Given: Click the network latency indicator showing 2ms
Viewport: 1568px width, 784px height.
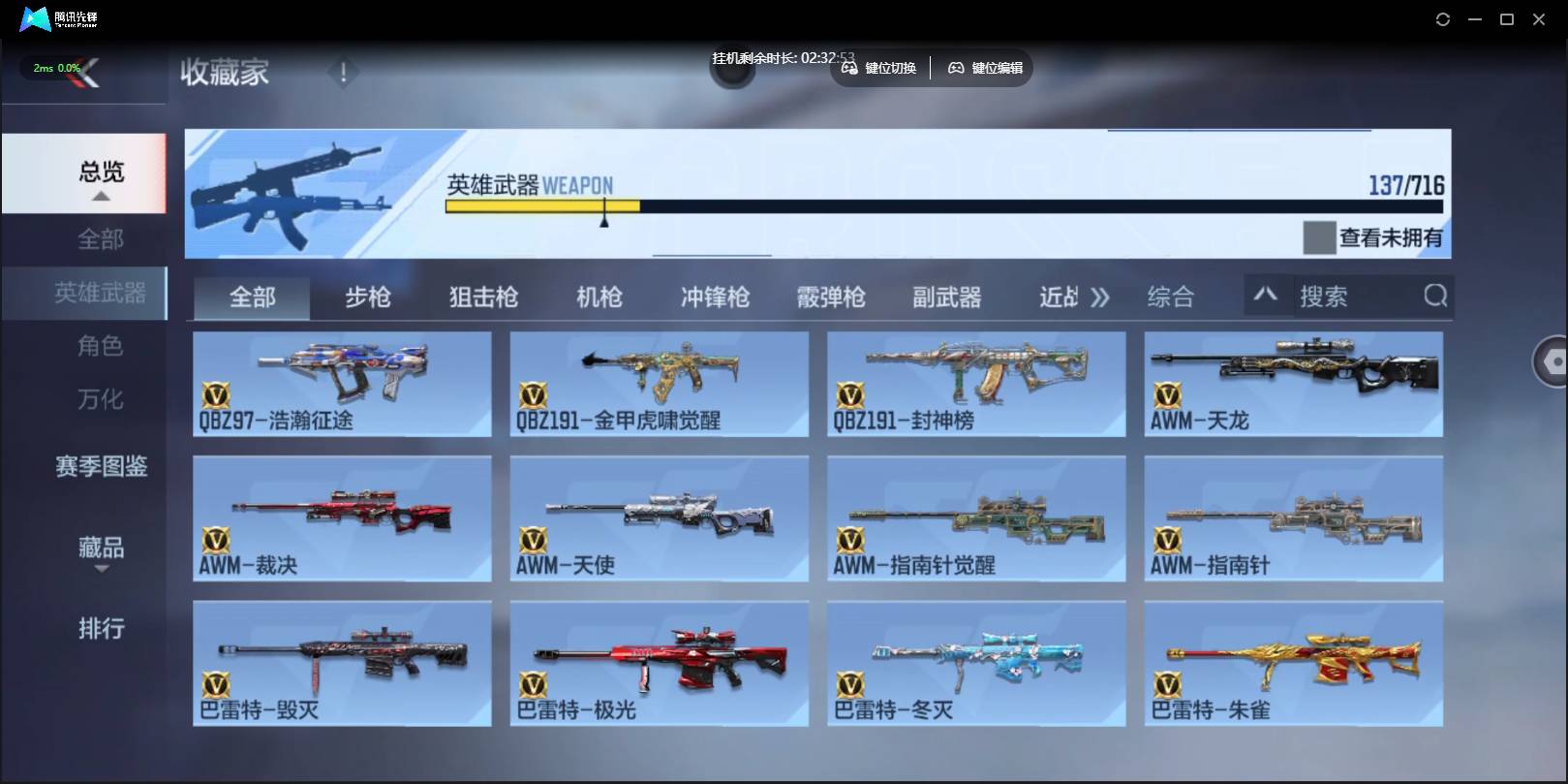Looking at the screenshot, I should (x=46, y=67).
